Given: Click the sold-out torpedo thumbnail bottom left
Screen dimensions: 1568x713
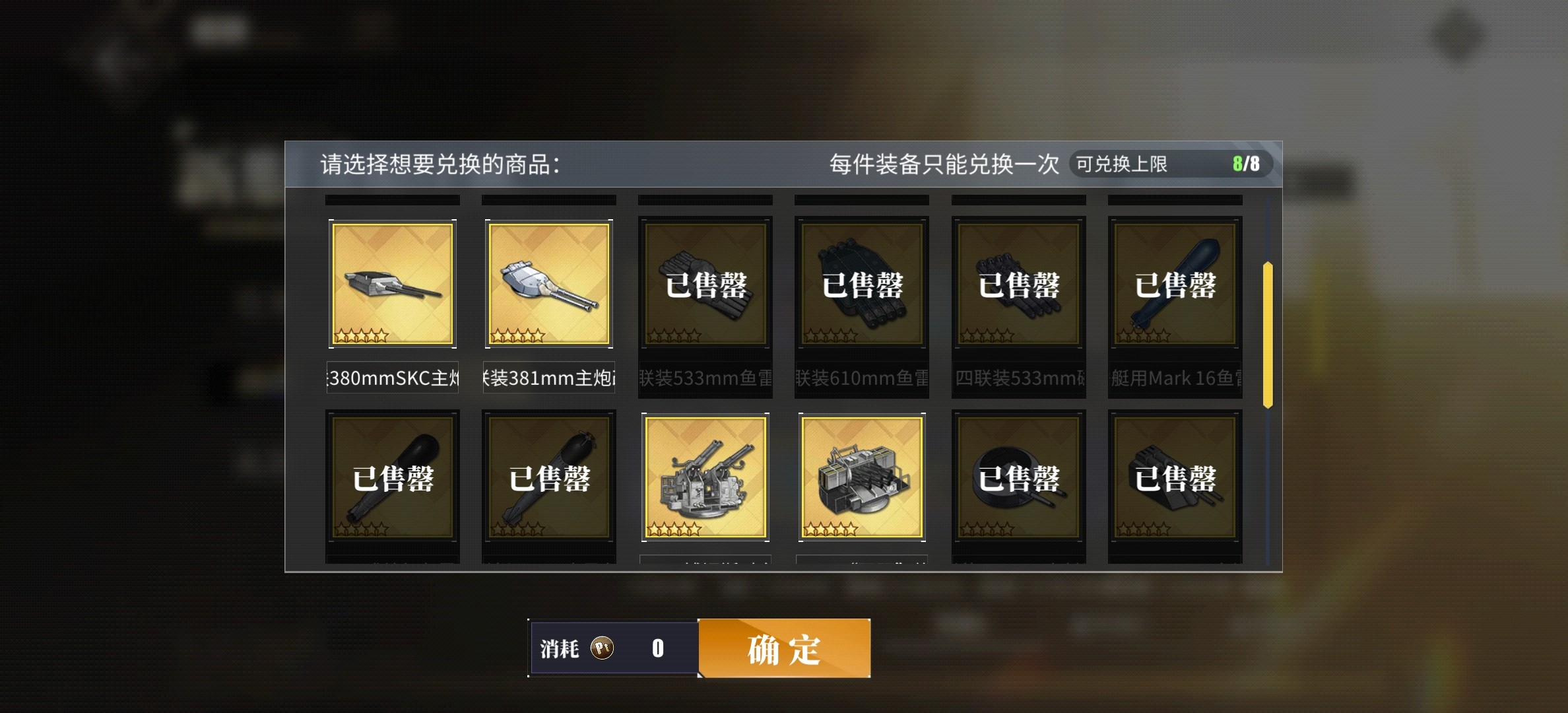Looking at the screenshot, I should (392, 477).
